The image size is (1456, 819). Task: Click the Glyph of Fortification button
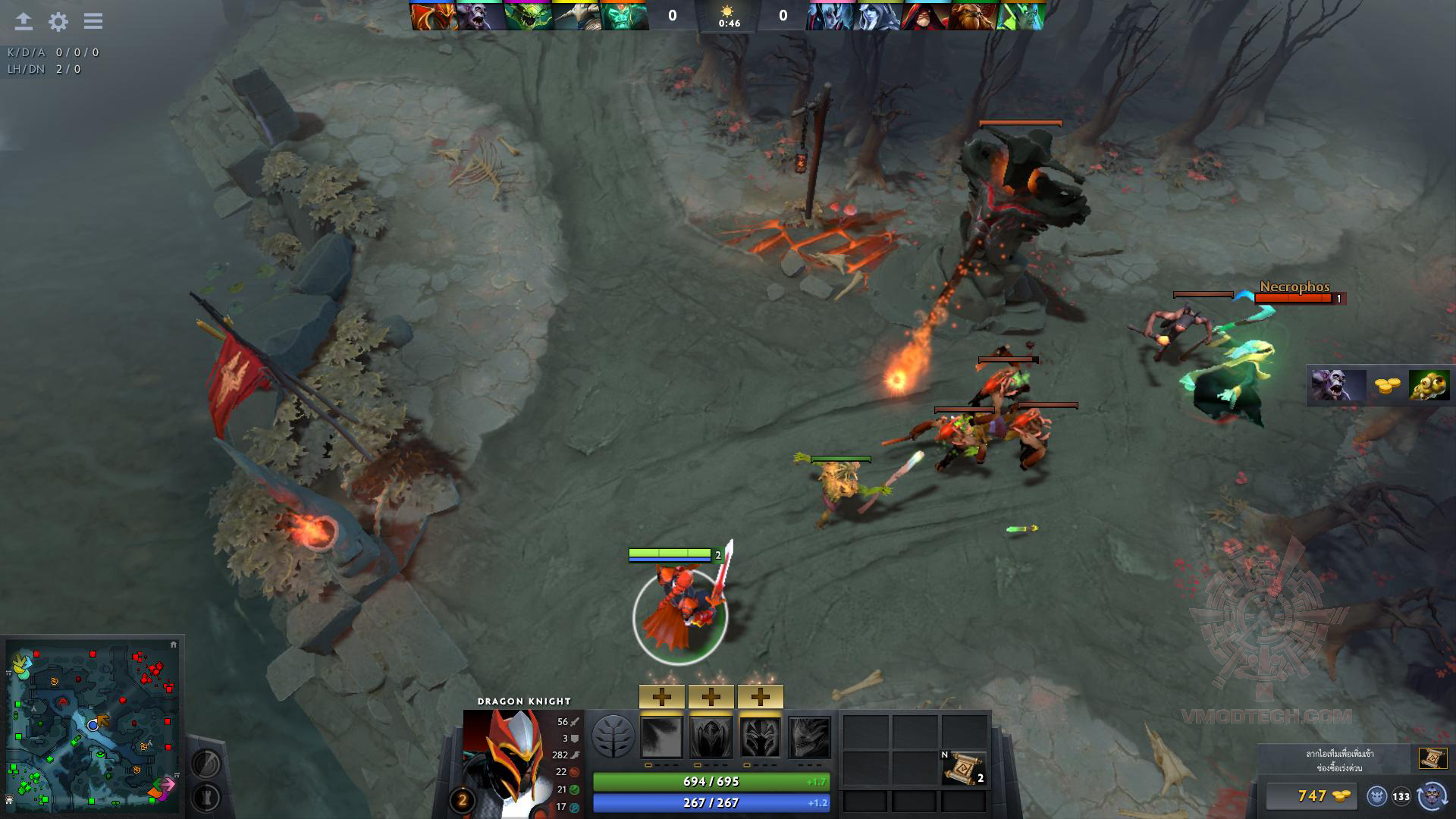[x=205, y=798]
